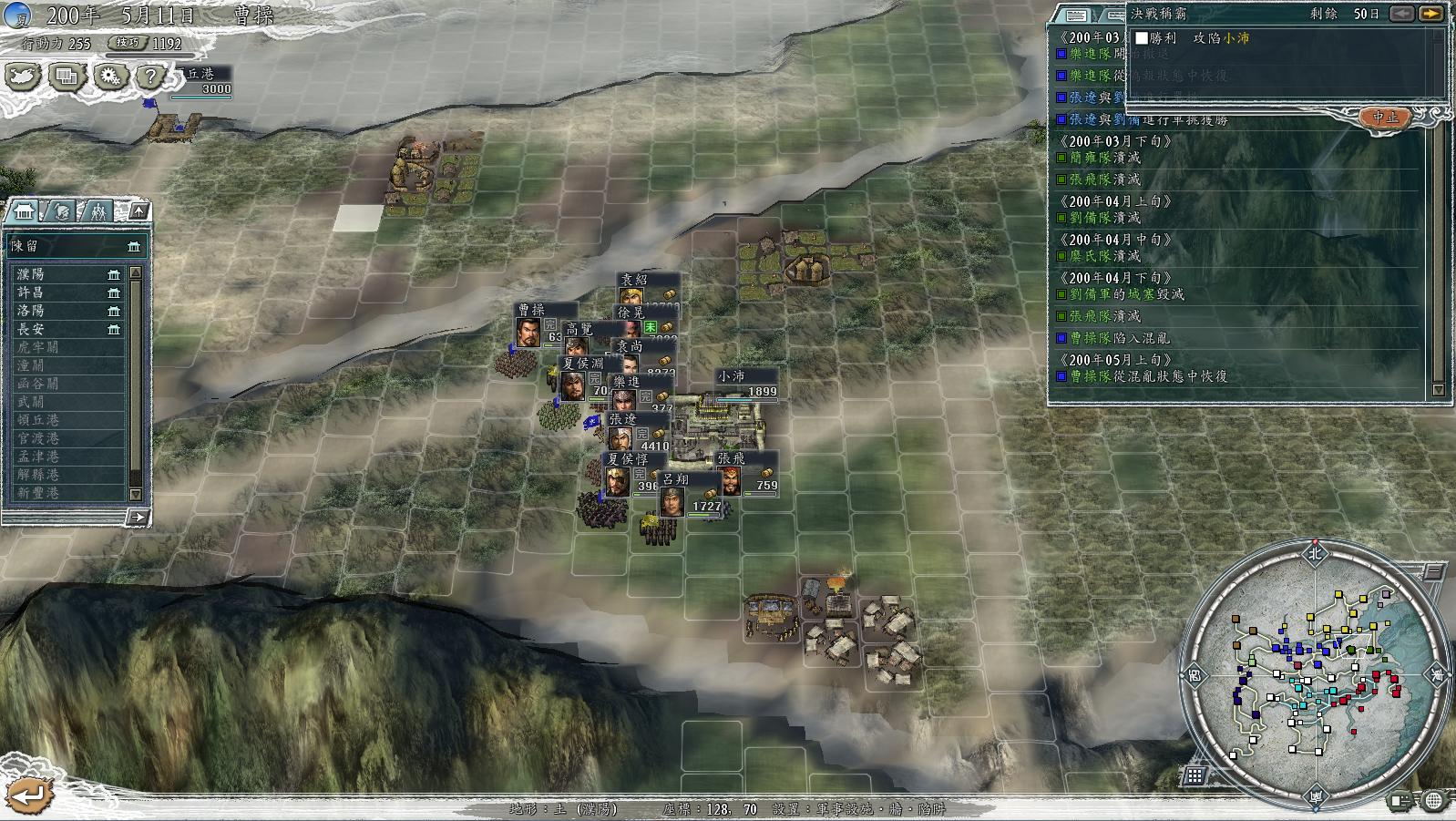The height and width of the screenshot is (821, 1456).
Task: Open help with the question mark button
Action: 151,77
